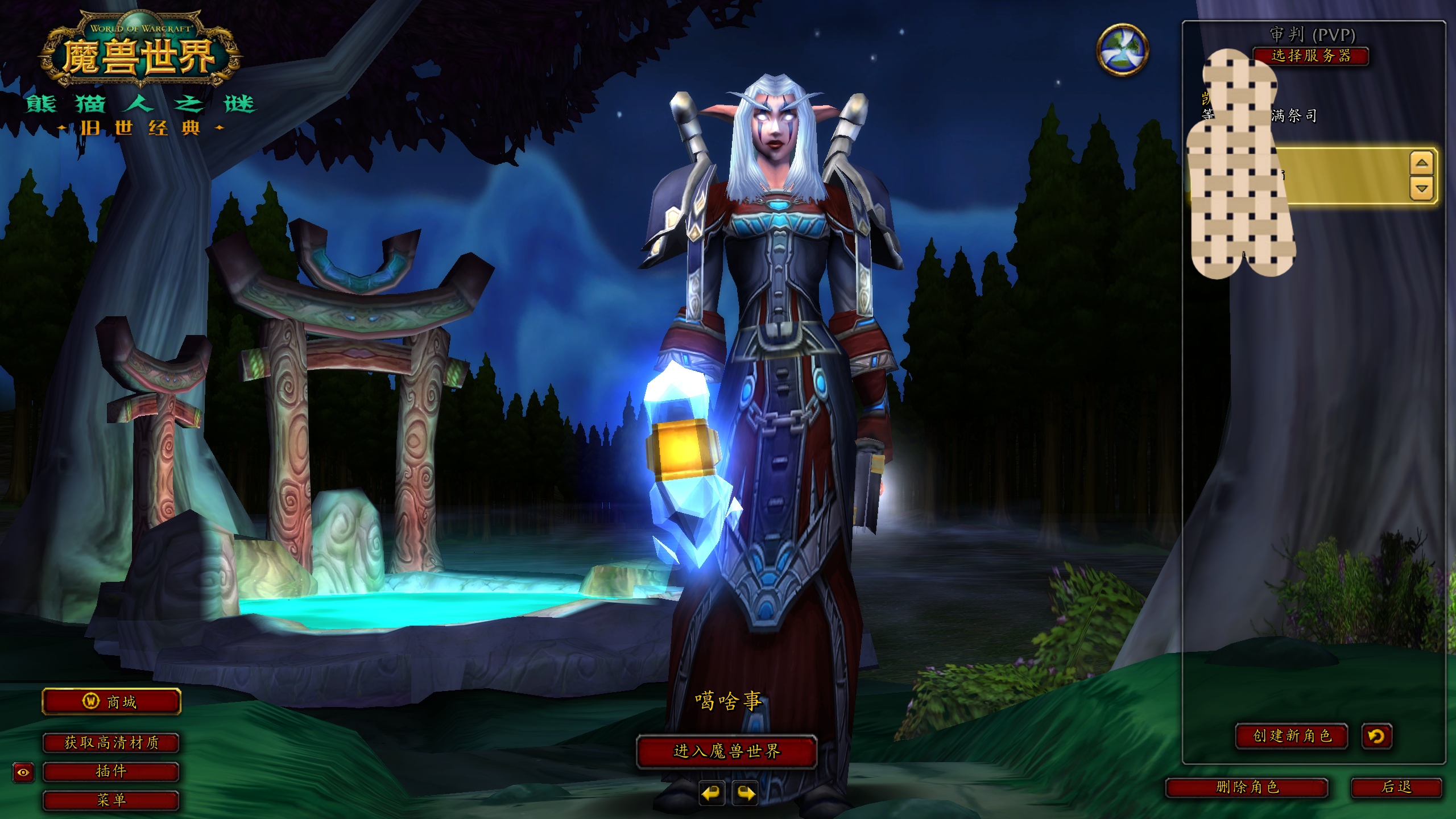
Task: Open the 菜单 menu
Action: (x=111, y=801)
